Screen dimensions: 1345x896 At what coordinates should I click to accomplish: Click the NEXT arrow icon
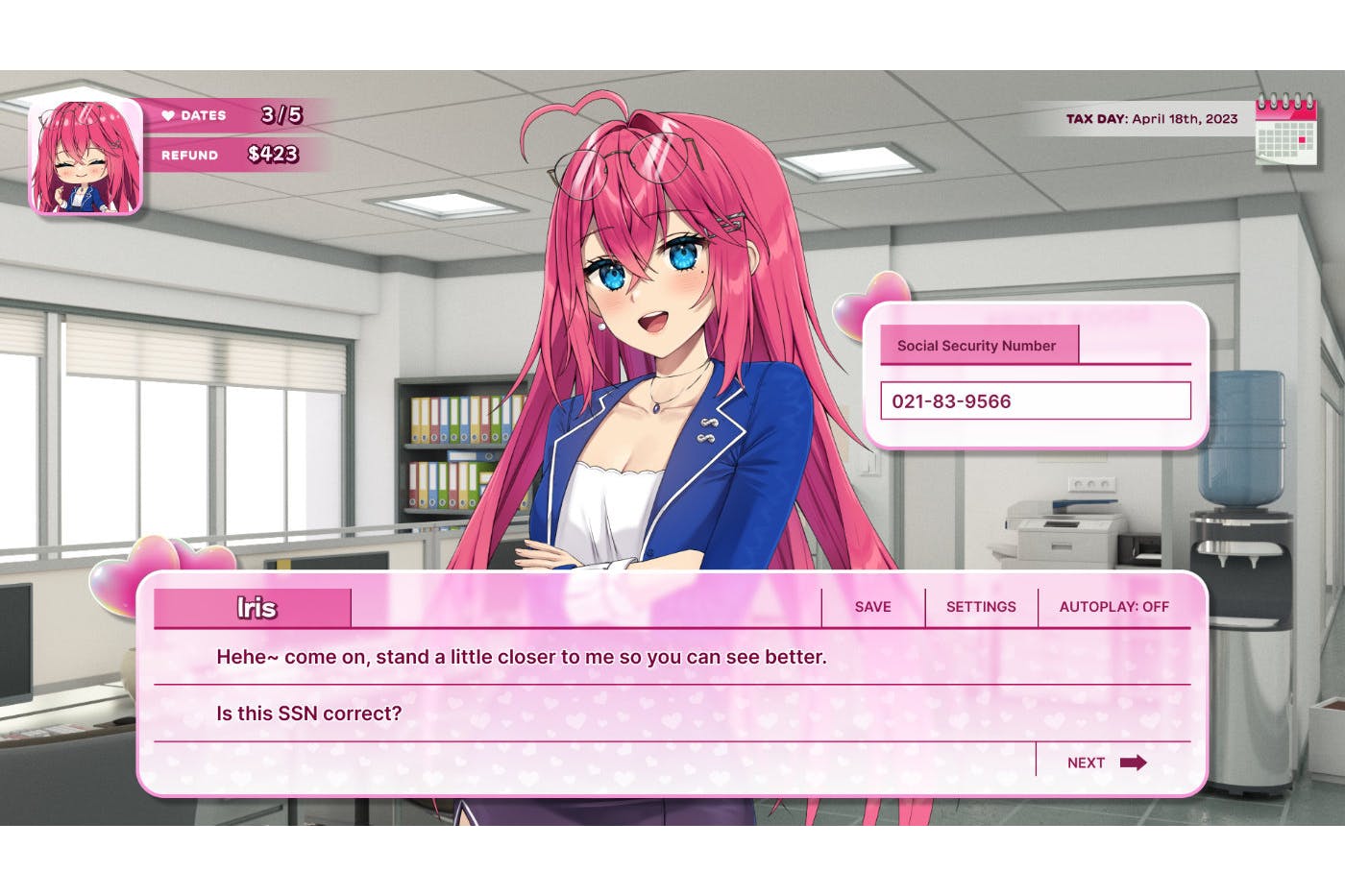1134,762
